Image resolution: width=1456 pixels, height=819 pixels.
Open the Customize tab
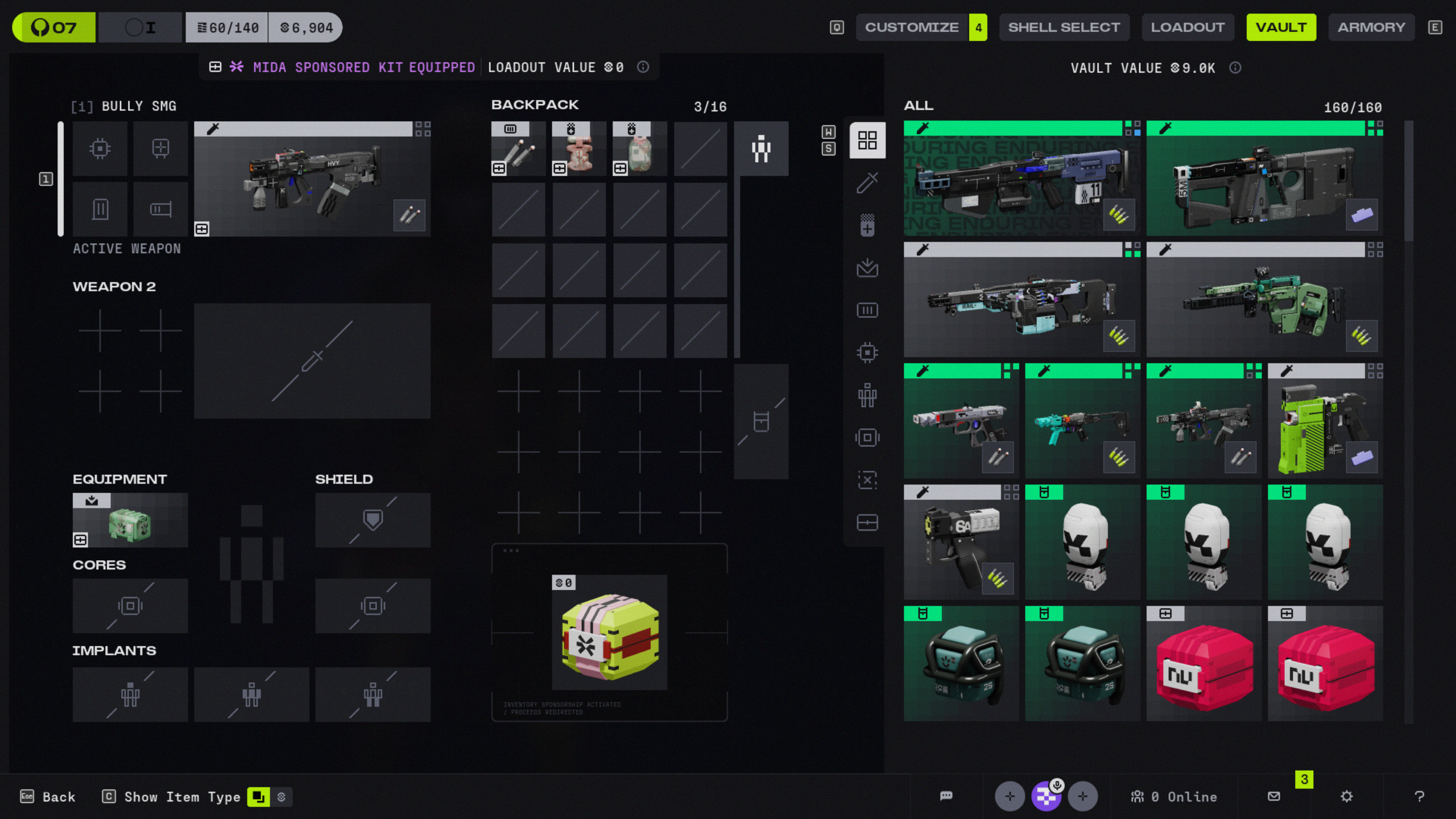click(x=911, y=27)
